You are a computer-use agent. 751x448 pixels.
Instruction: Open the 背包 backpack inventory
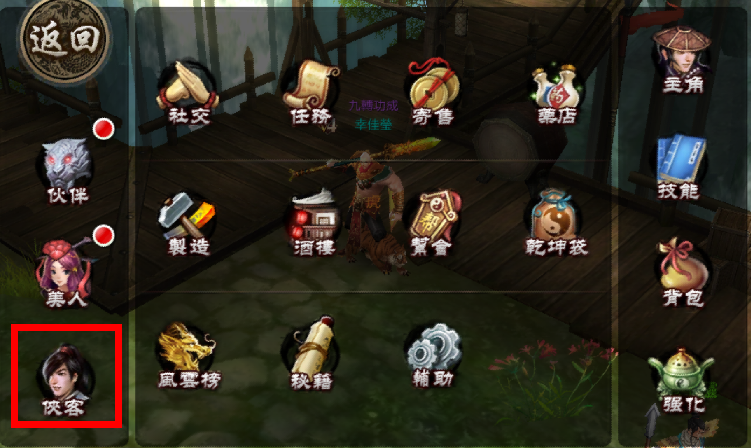680,270
